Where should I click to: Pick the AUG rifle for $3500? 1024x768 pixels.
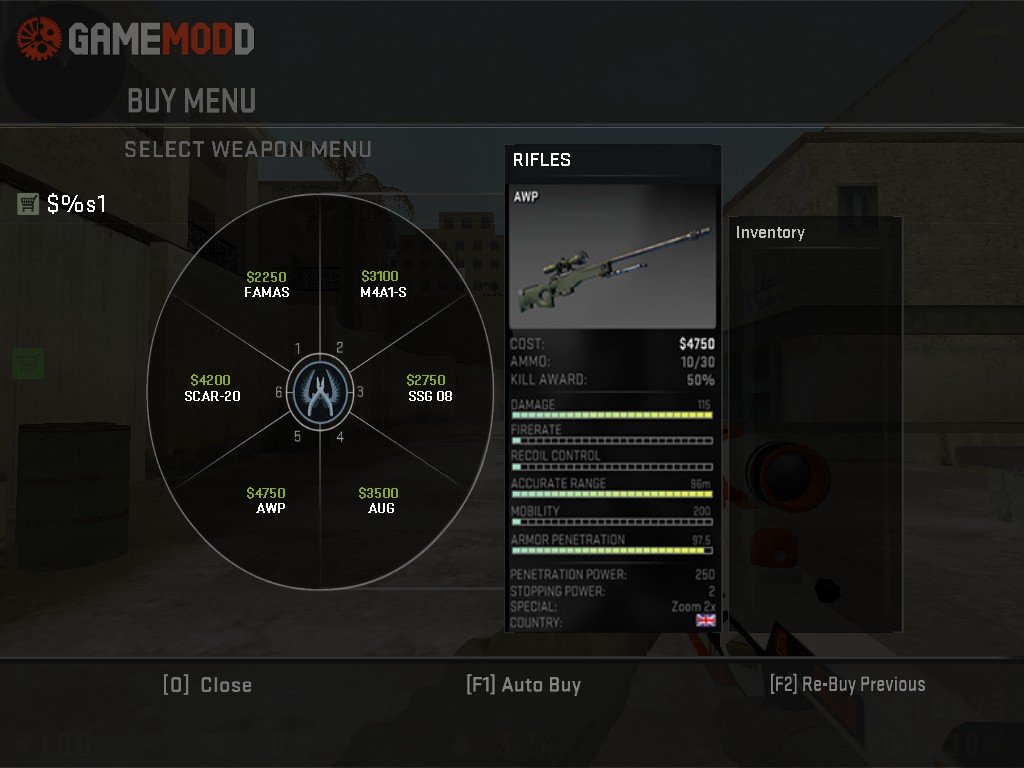click(x=380, y=500)
